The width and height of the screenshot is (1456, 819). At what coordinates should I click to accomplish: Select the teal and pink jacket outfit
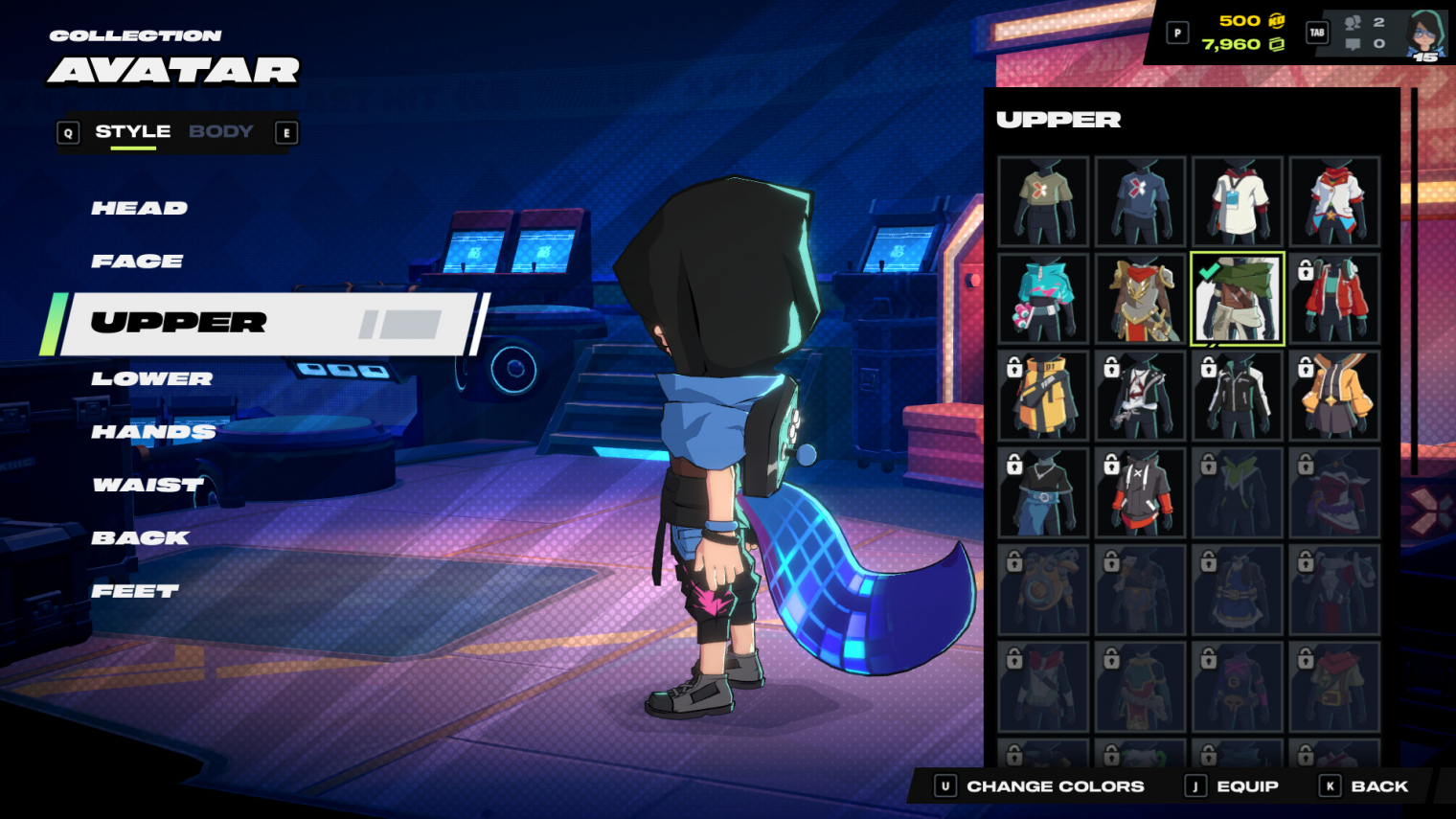click(x=1043, y=299)
